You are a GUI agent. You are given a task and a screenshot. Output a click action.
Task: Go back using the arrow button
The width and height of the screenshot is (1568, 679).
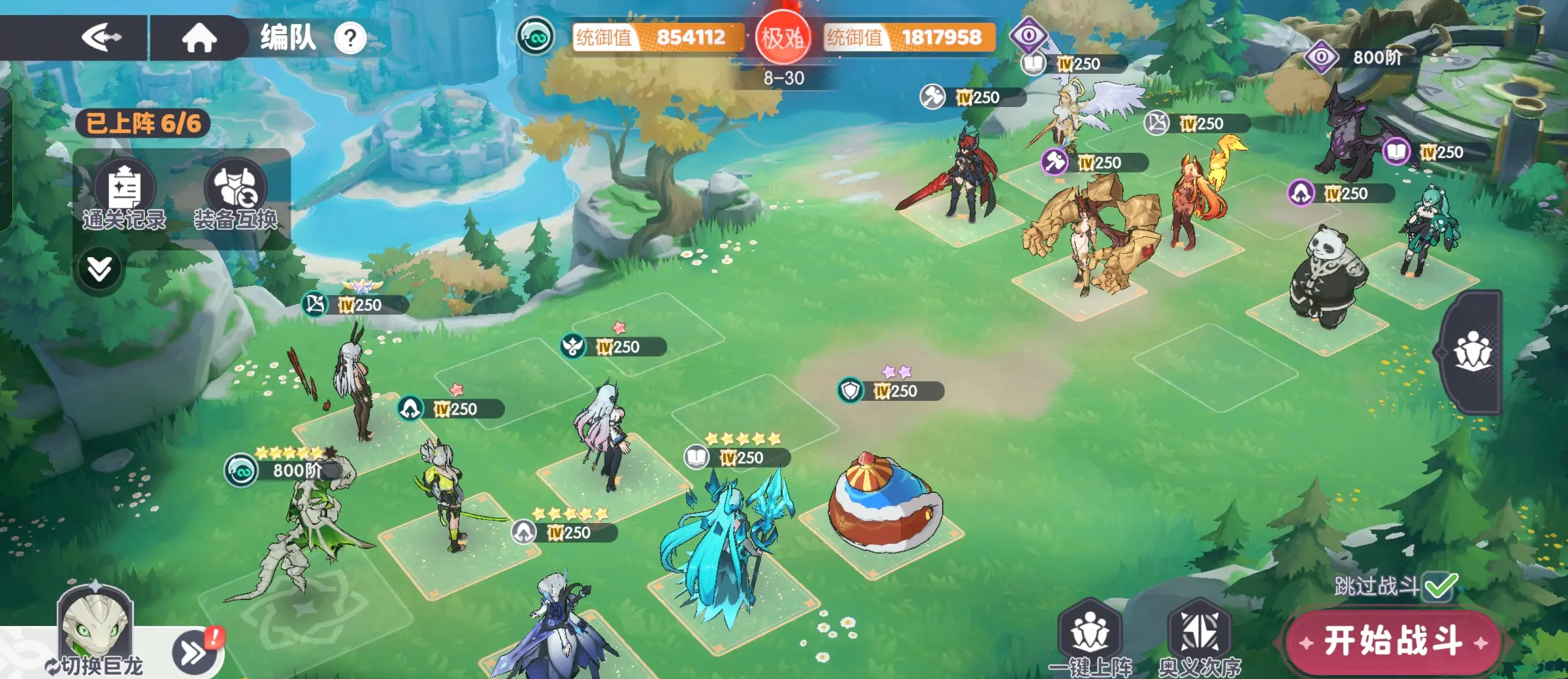[101, 37]
